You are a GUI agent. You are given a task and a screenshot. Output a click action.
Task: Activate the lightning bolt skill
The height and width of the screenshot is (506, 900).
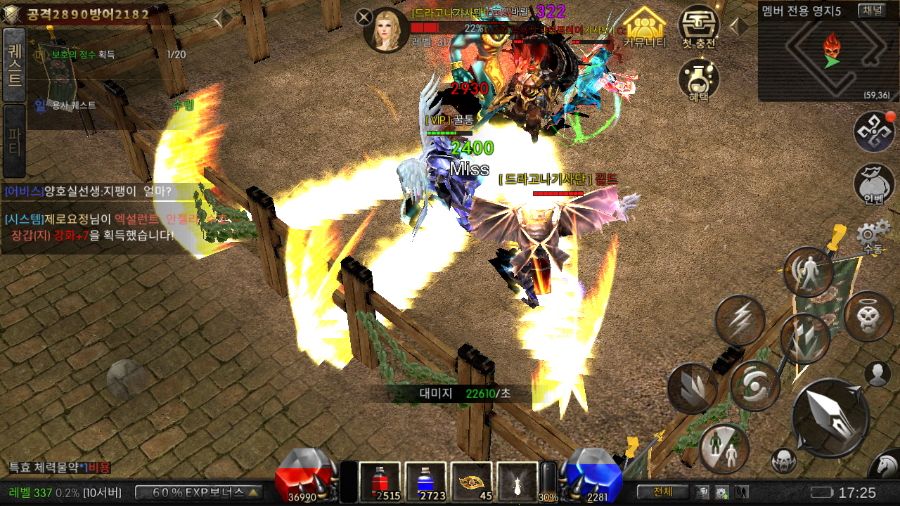pyautogui.click(x=740, y=320)
